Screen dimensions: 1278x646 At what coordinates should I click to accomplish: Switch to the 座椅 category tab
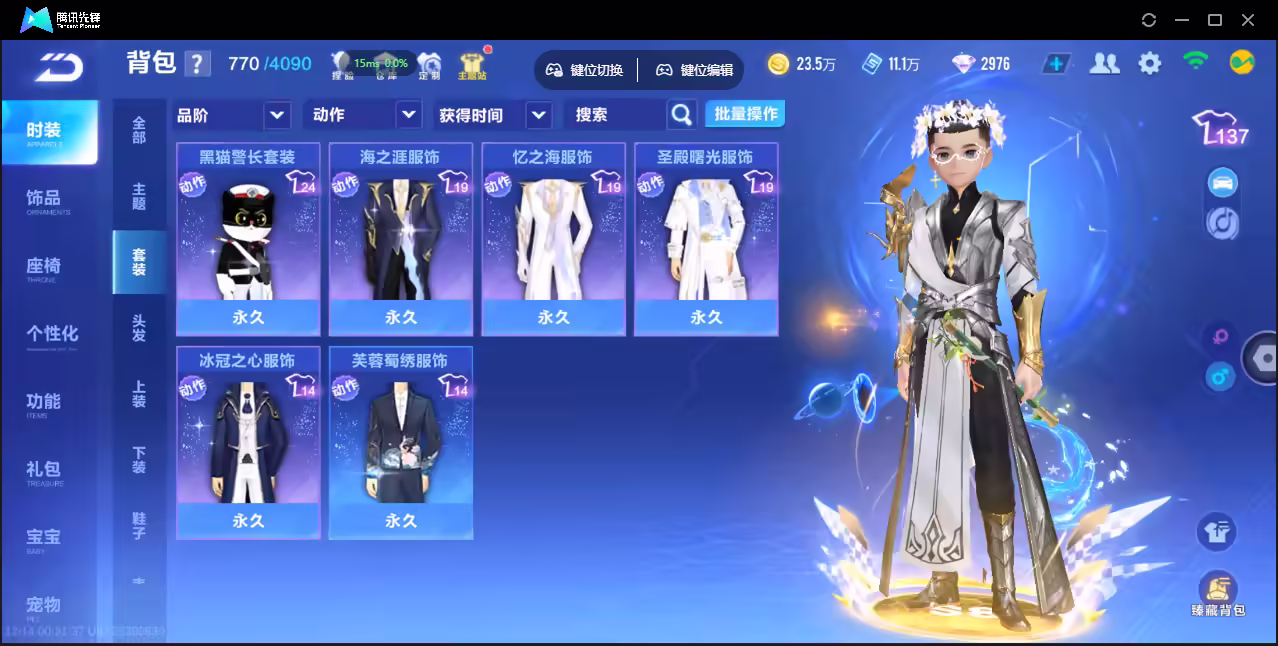point(44,267)
